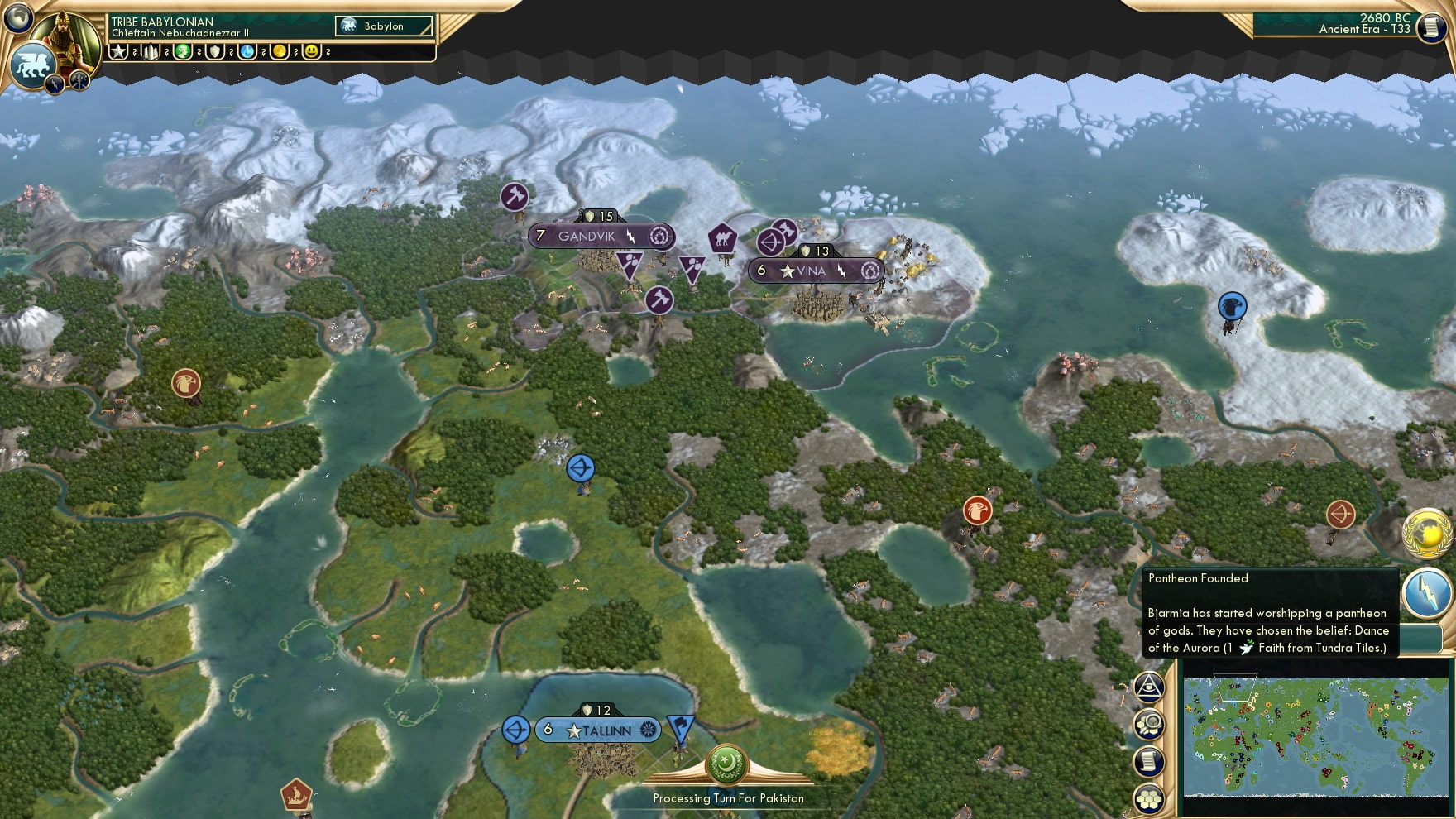
Task: Open the Babylon capital city dropdown
Action: tap(383, 26)
